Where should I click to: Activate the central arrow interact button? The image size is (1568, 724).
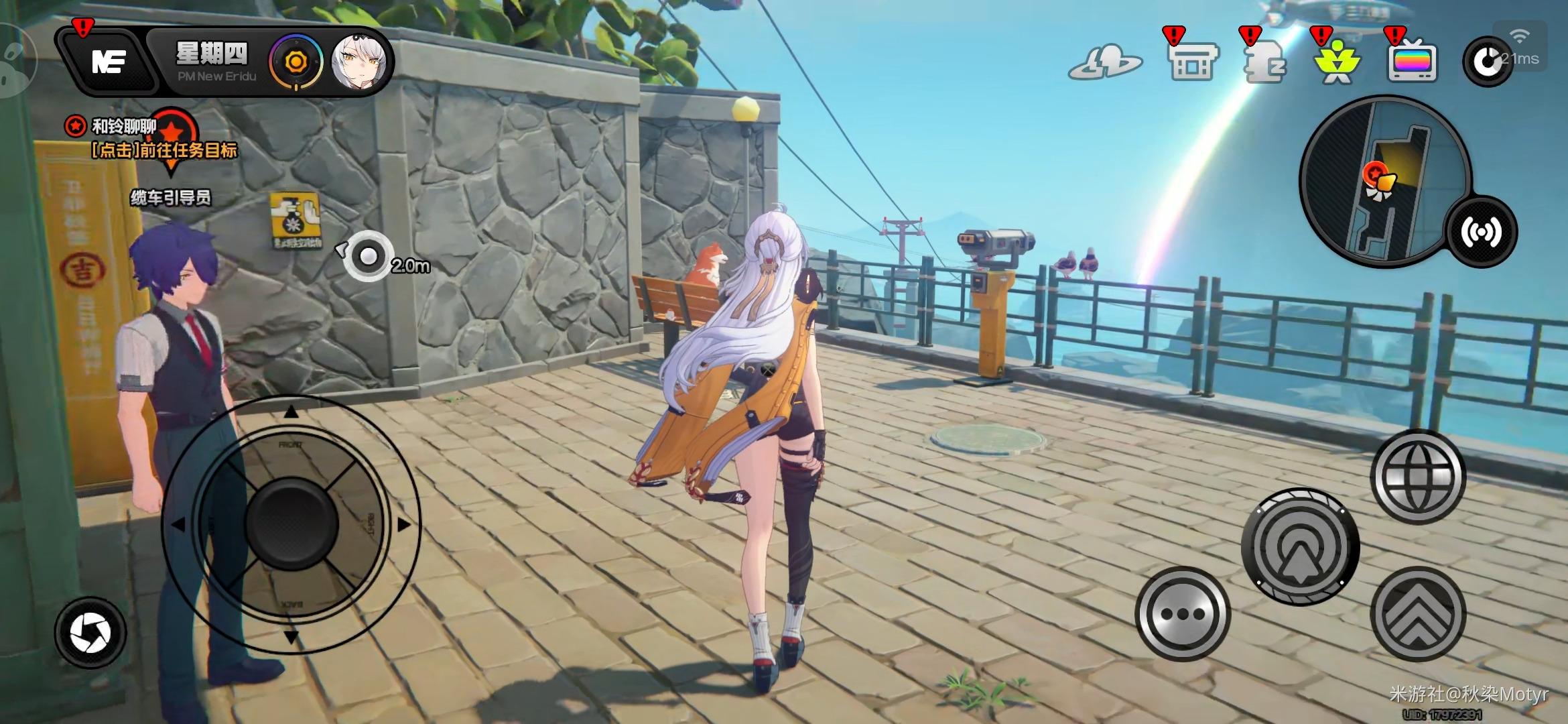(1300, 547)
